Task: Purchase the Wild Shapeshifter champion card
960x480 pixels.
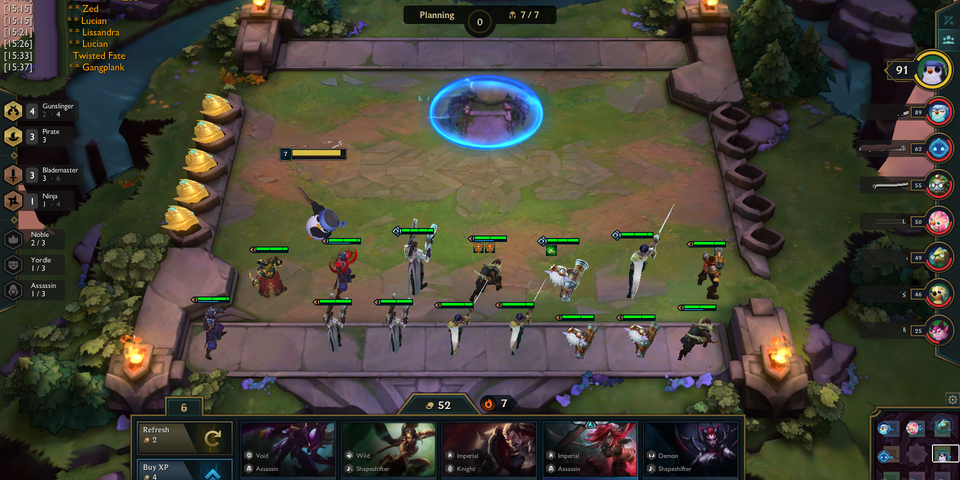Action: click(x=389, y=448)
